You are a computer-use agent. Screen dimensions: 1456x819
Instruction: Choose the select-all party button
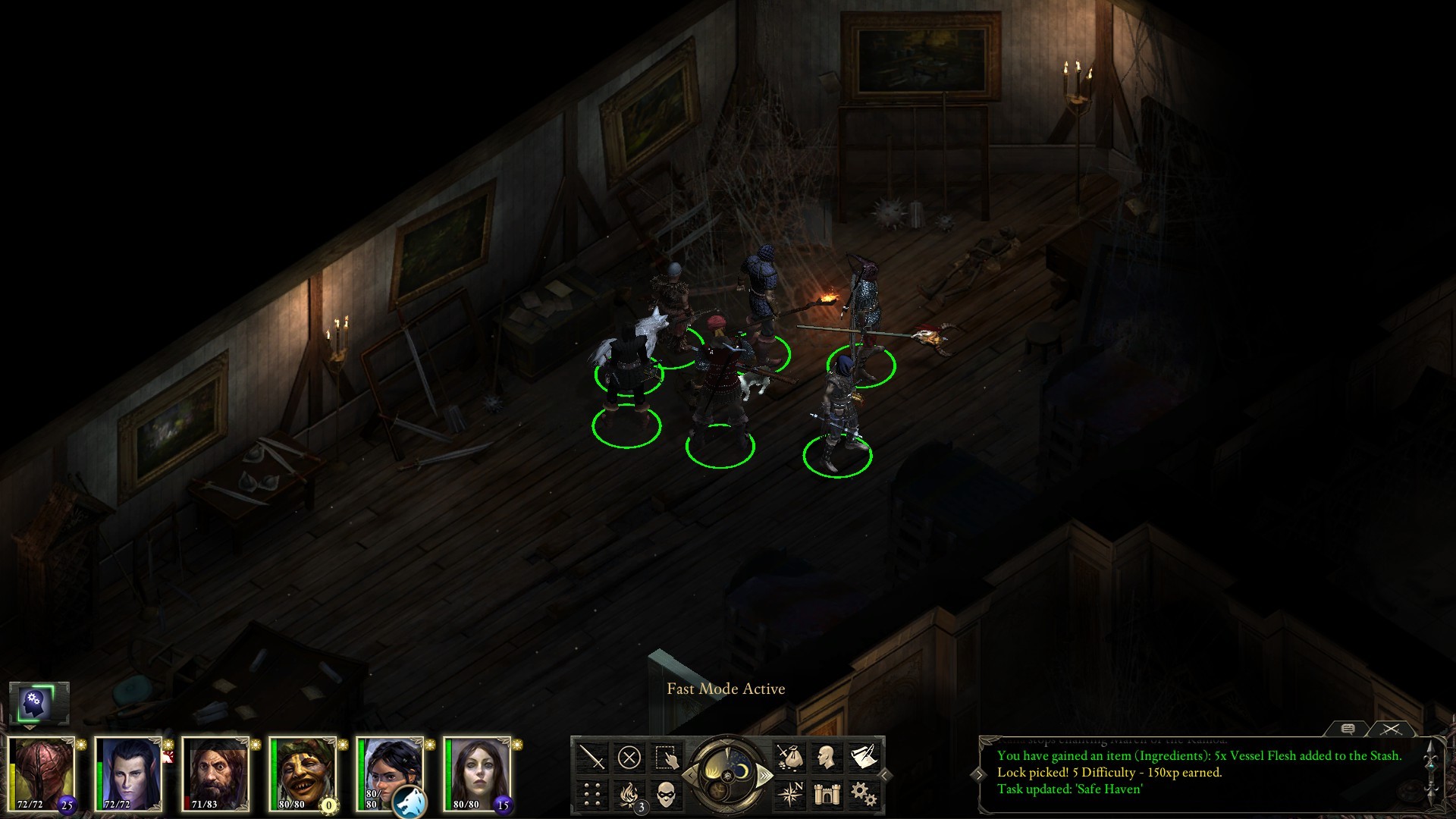point(667,756)
